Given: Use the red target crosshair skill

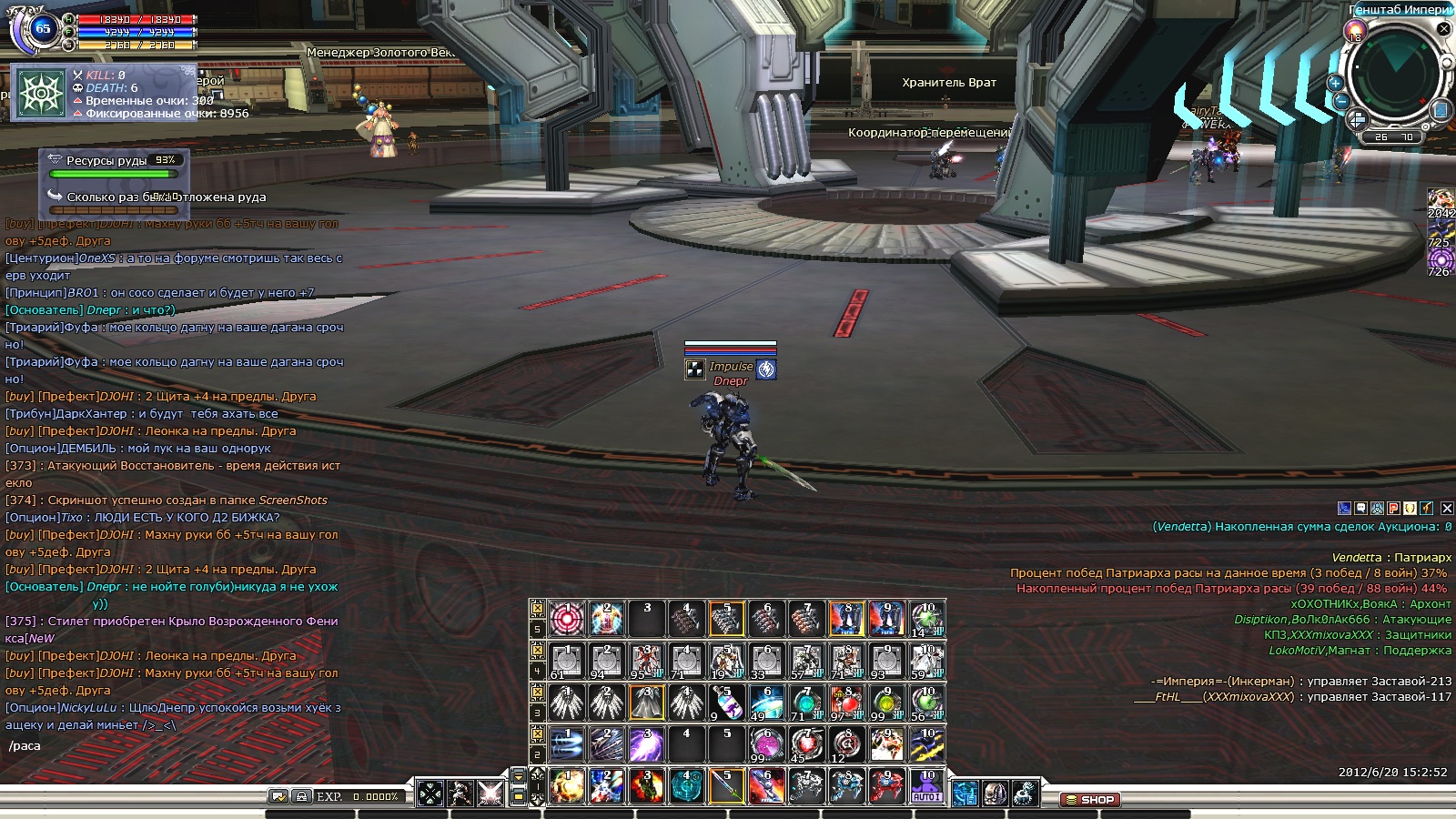Looking at the screenshot, I should pyautogui.click(x=567, y=619).
